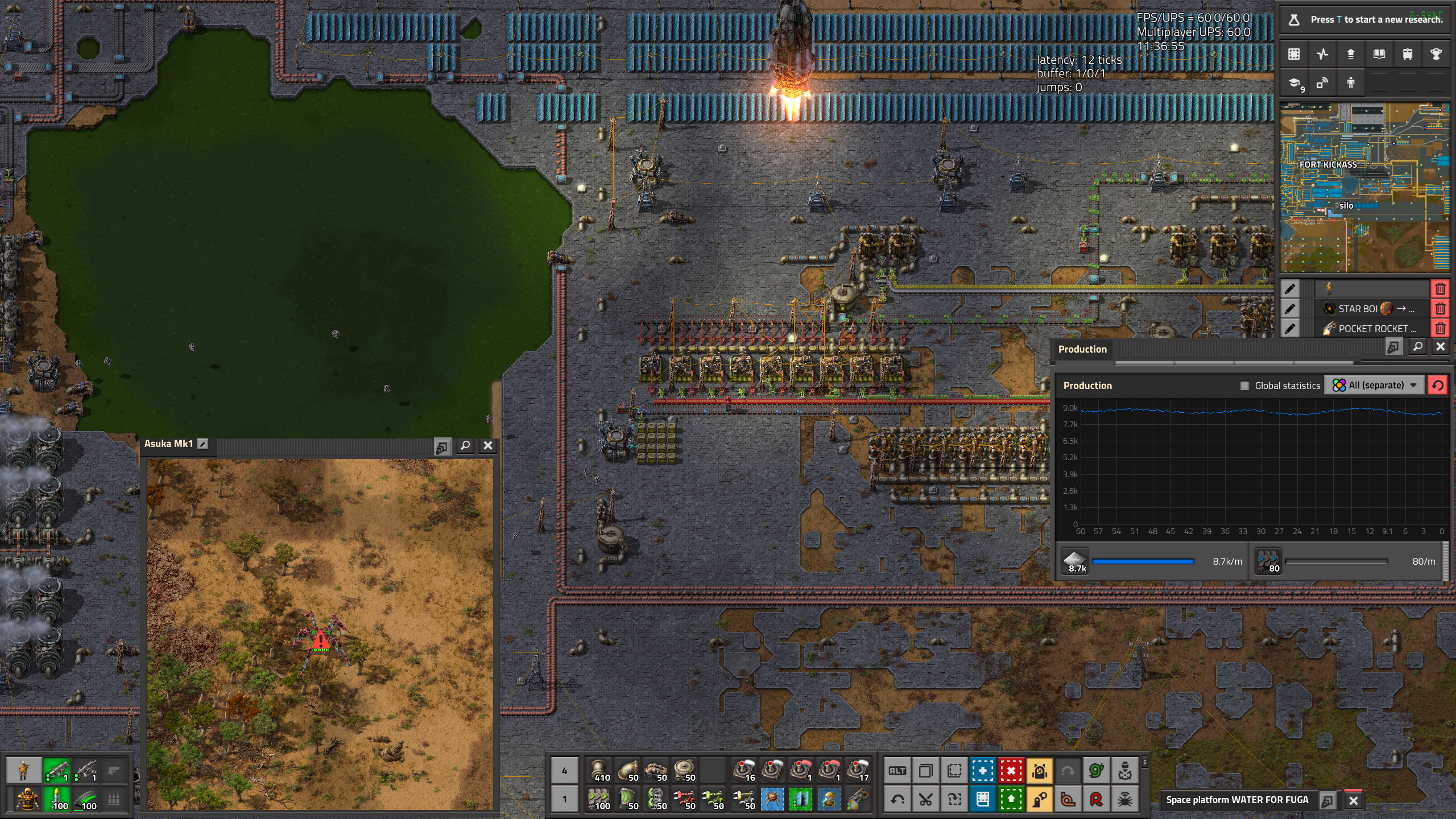Viewport: 1456px width, 819px height.
Task: Open the production statistics graph icon
Action: (x=1322, y=54)
